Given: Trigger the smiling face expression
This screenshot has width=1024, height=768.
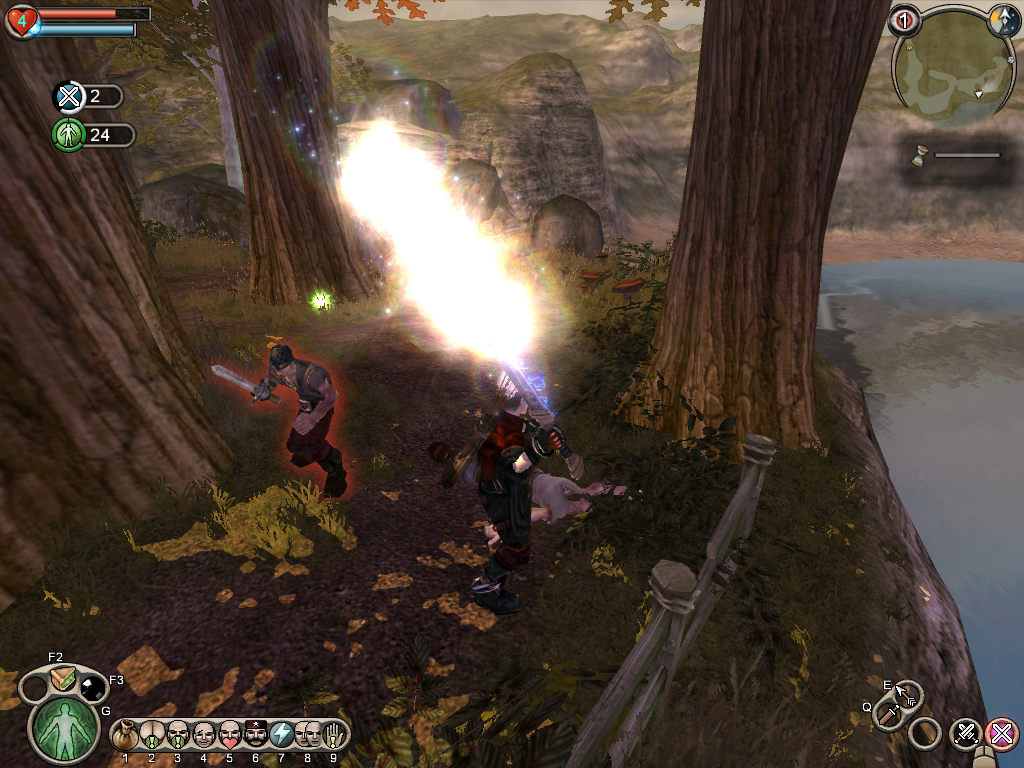Looking at the screenshot, I should [204, 734].
